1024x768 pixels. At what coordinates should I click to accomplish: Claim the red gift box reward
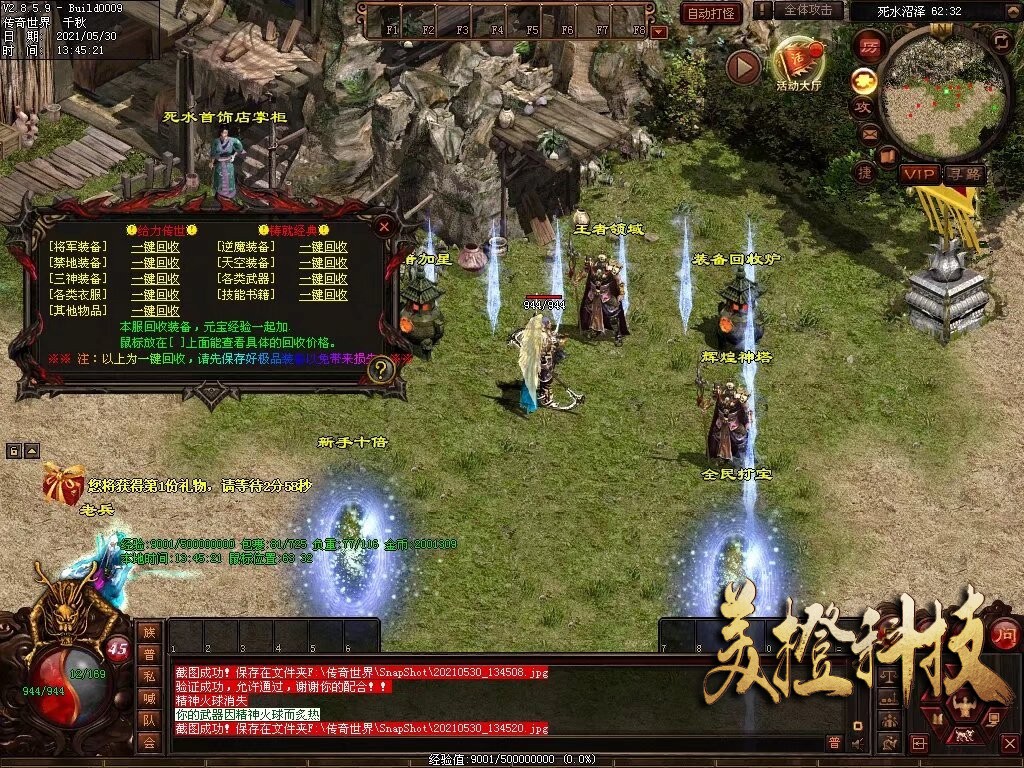point(62,484)
